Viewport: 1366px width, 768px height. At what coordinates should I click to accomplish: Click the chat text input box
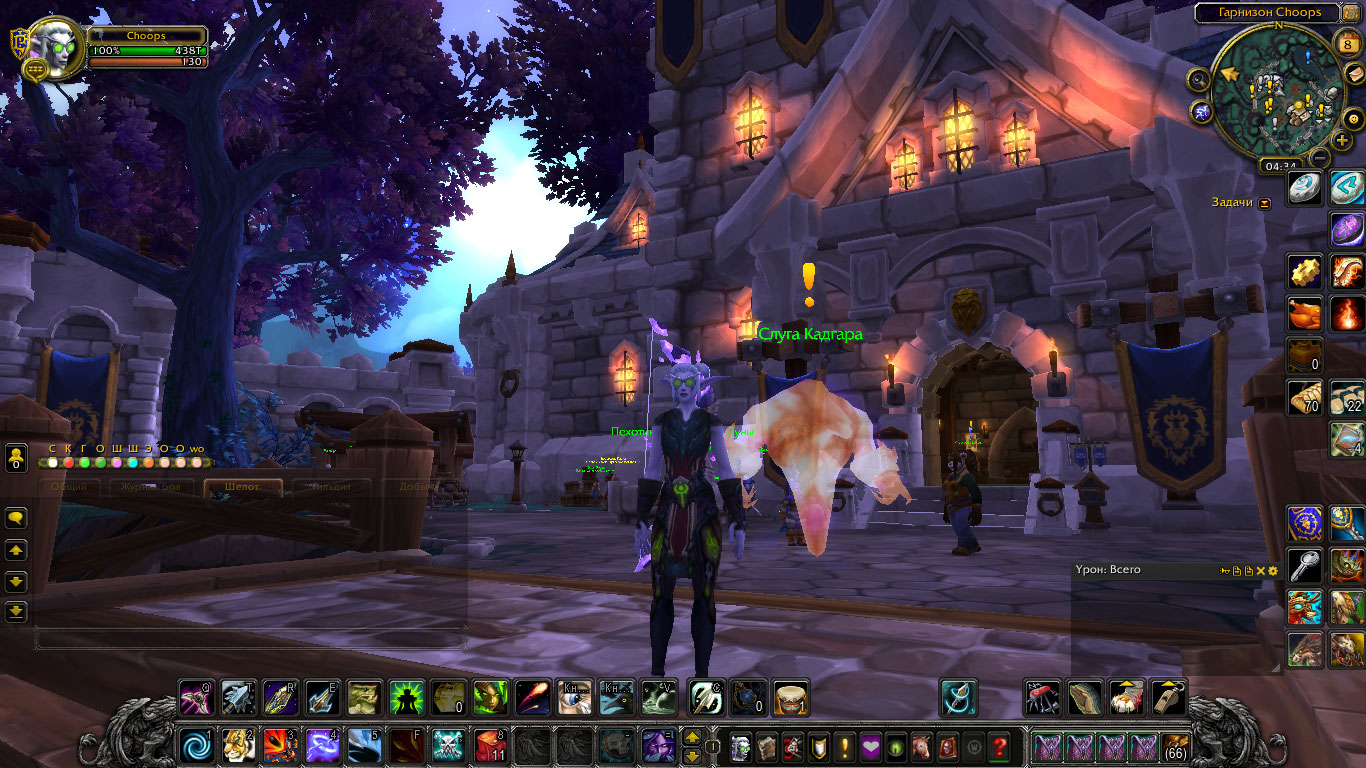pyautogui.click(x=250, y=637)
